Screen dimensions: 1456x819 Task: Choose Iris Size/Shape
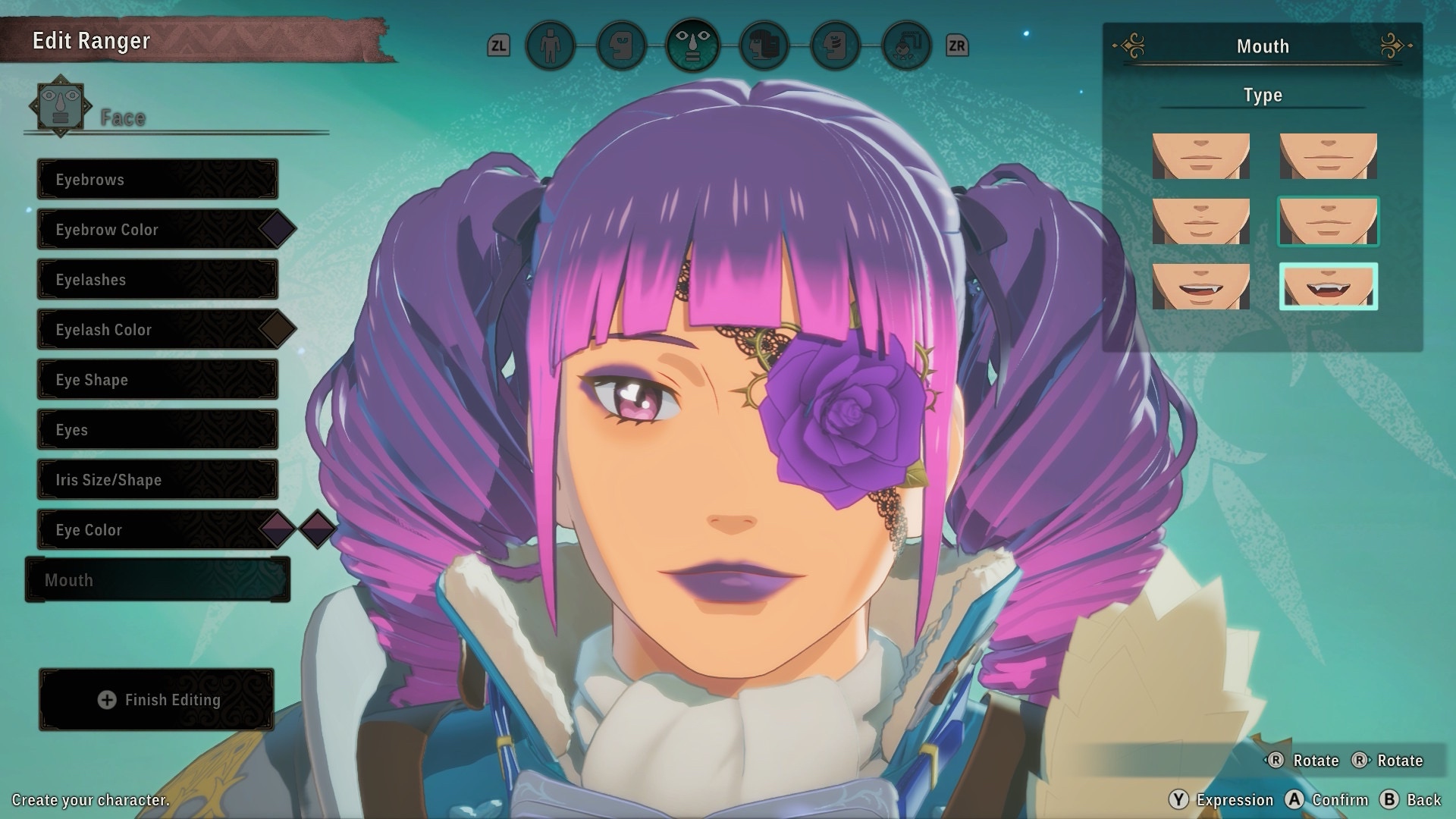tap(158, 480)
